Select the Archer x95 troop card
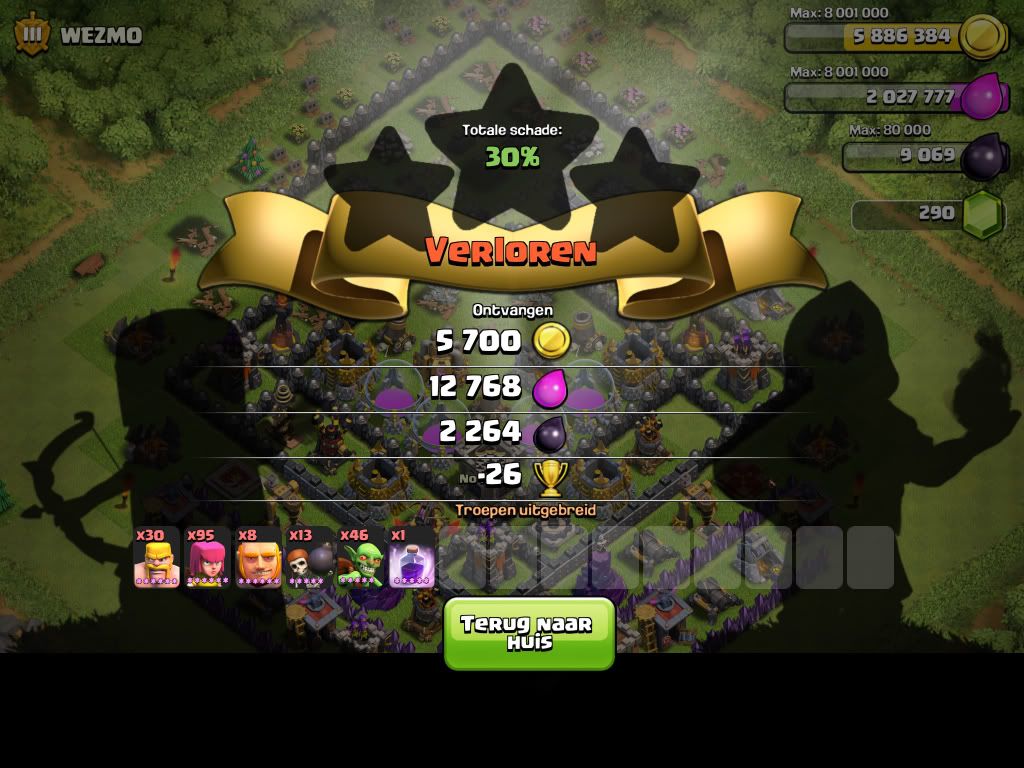This screenshot has width=1024, height=768. point(208,557)
